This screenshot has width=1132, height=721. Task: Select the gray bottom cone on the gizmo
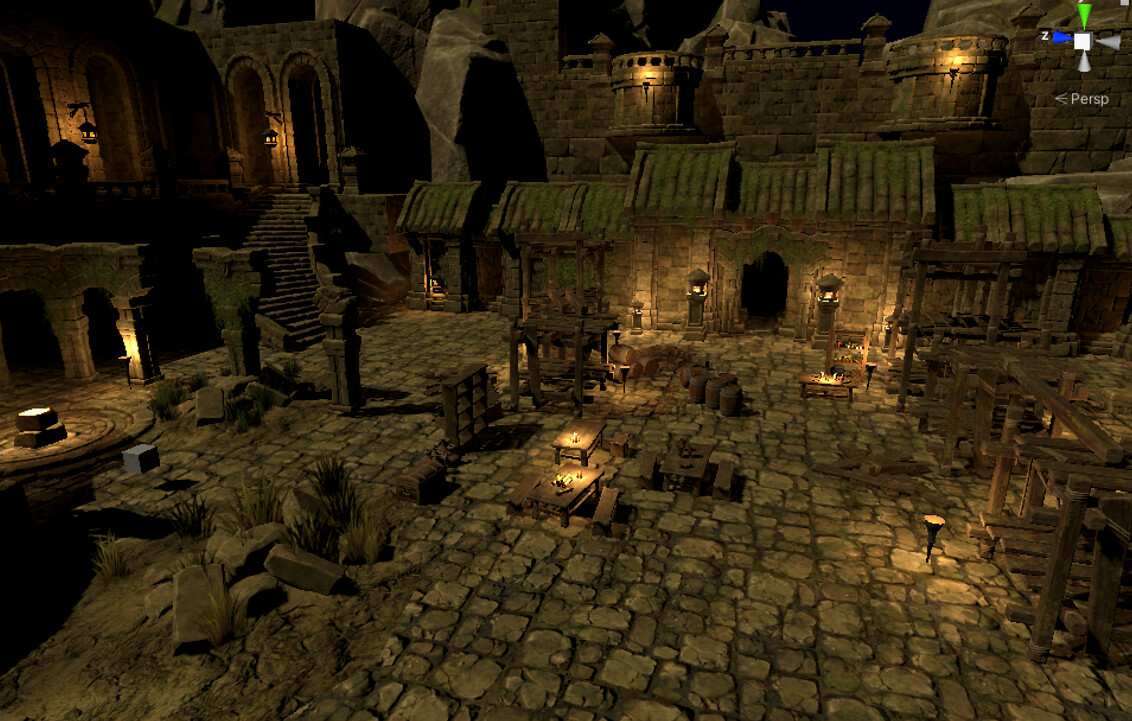(x=1084, y=62)
